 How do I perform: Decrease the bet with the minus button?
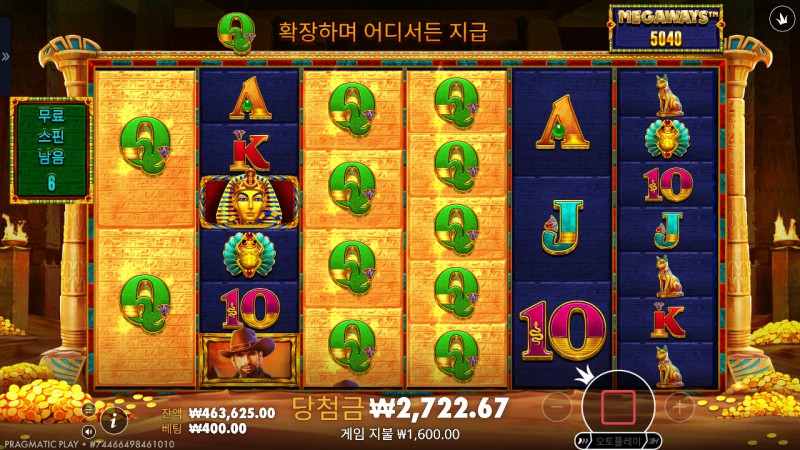pyautogui.click(x=560, y=406)
